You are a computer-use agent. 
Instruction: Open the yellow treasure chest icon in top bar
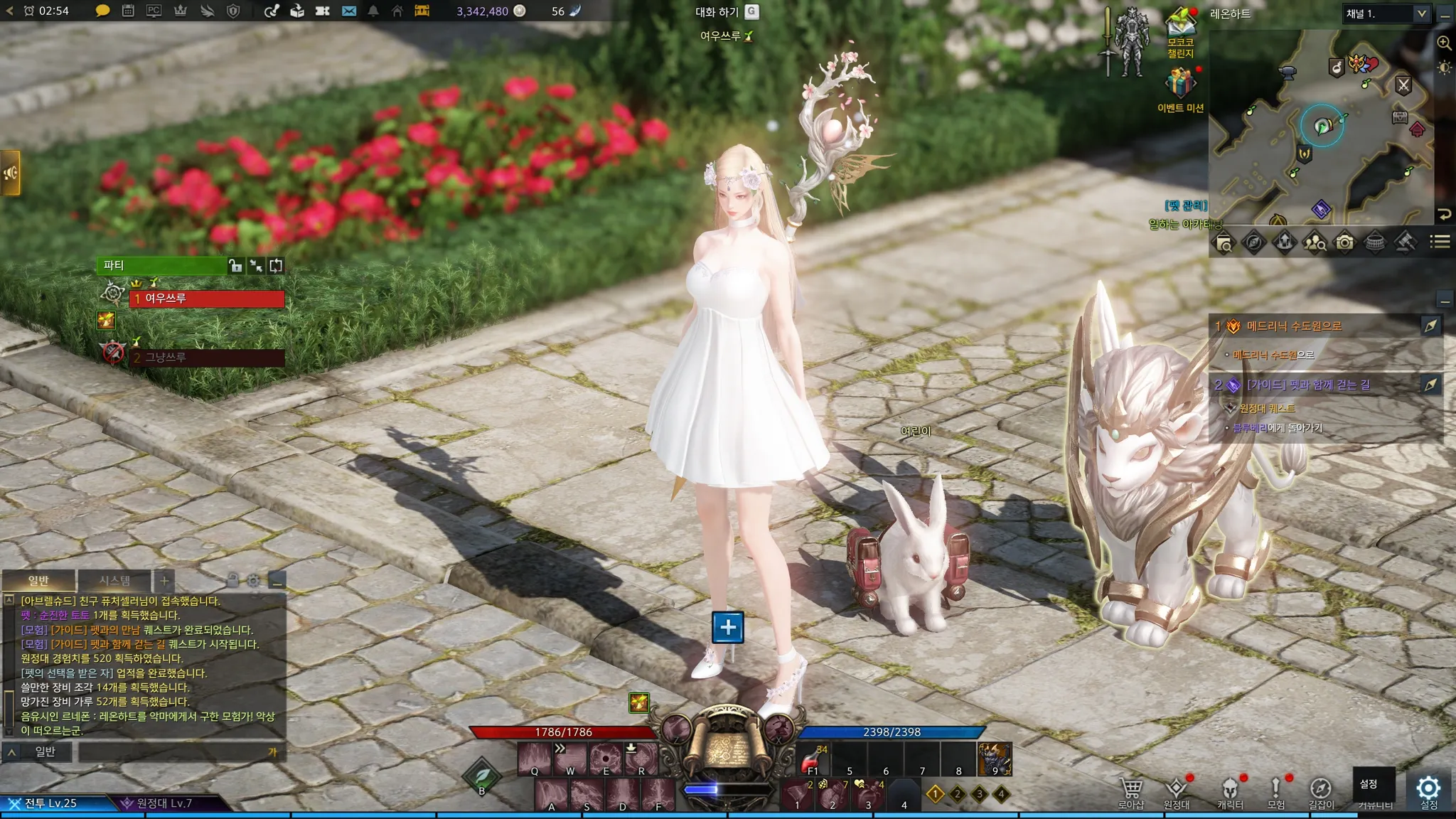(422, 11)
